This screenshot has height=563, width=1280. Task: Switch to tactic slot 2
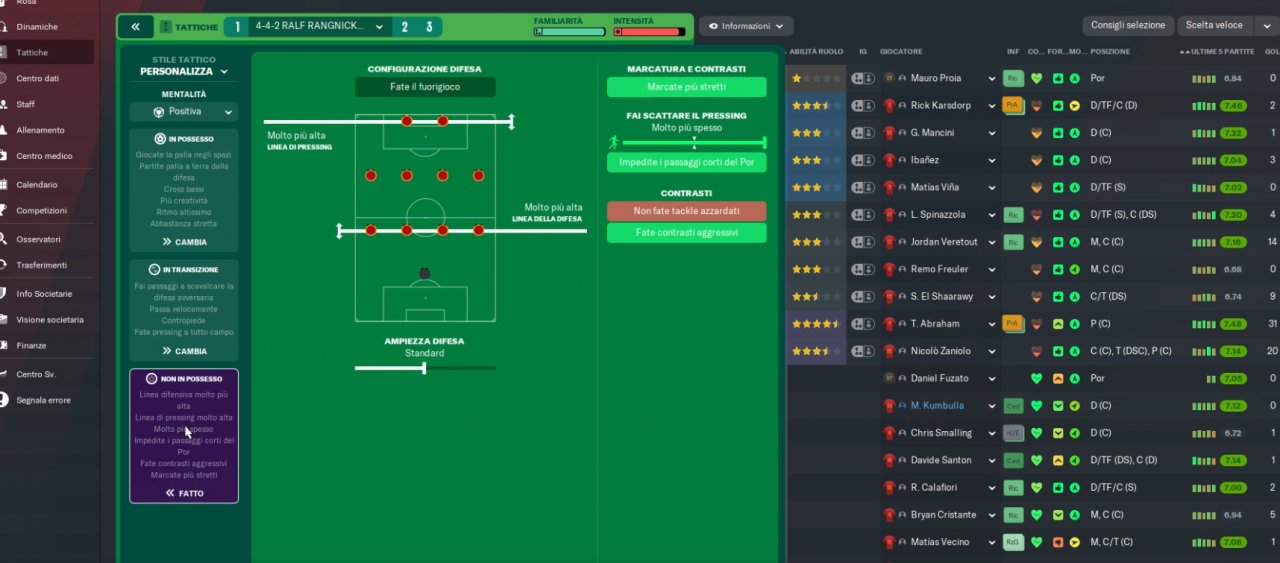pyautogui.click(x=405, y=27)
